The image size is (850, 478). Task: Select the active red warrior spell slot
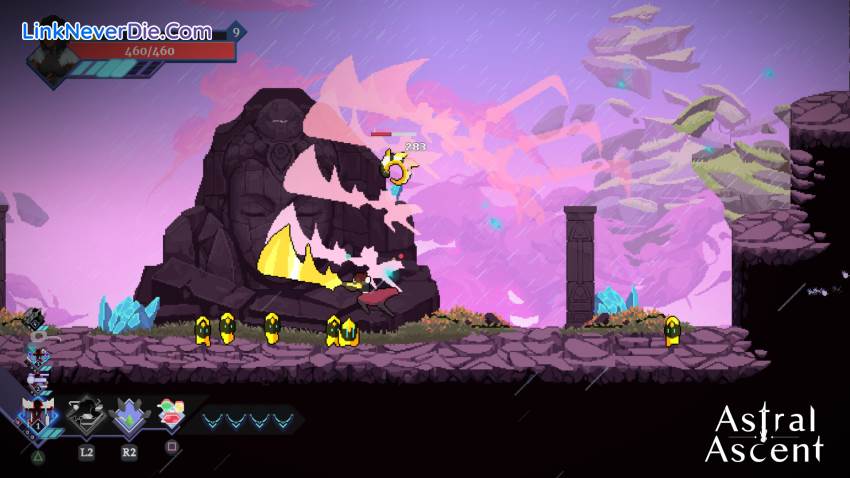coord(38,412)
